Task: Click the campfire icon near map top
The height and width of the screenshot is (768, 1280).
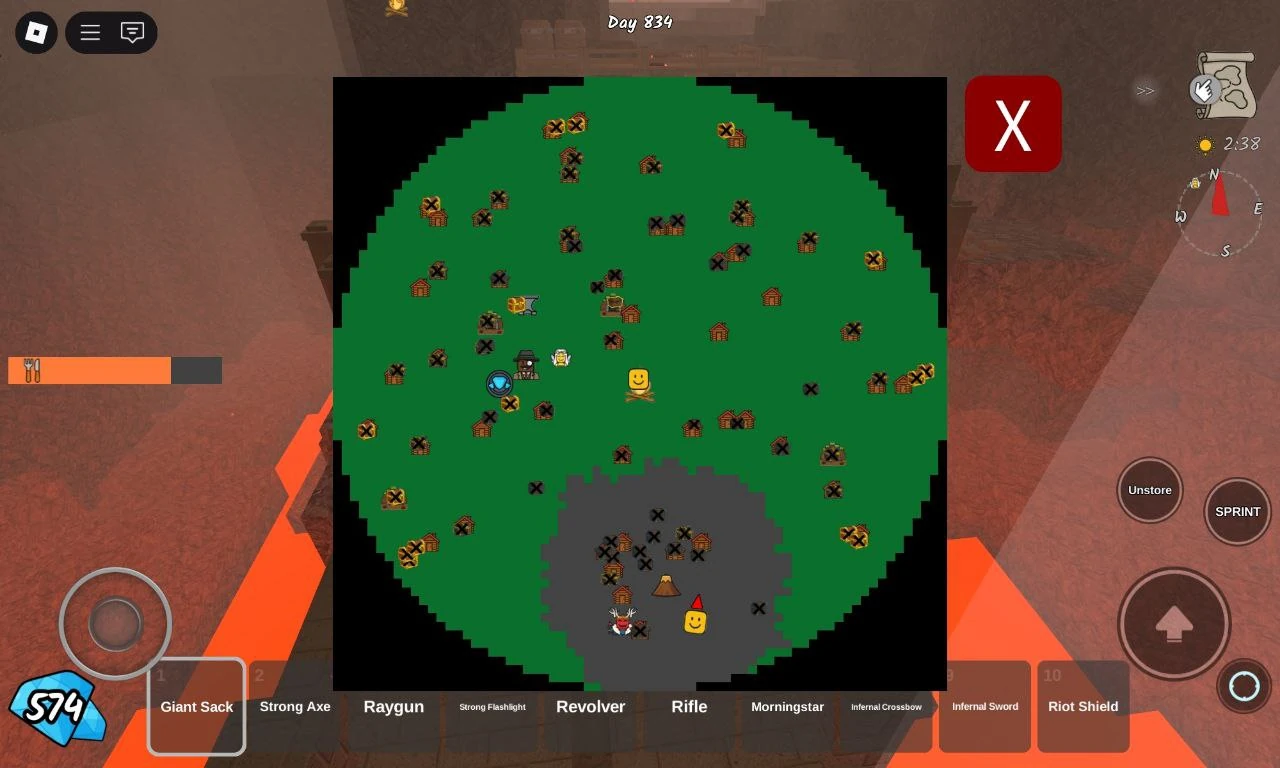Action: (395, 8)
